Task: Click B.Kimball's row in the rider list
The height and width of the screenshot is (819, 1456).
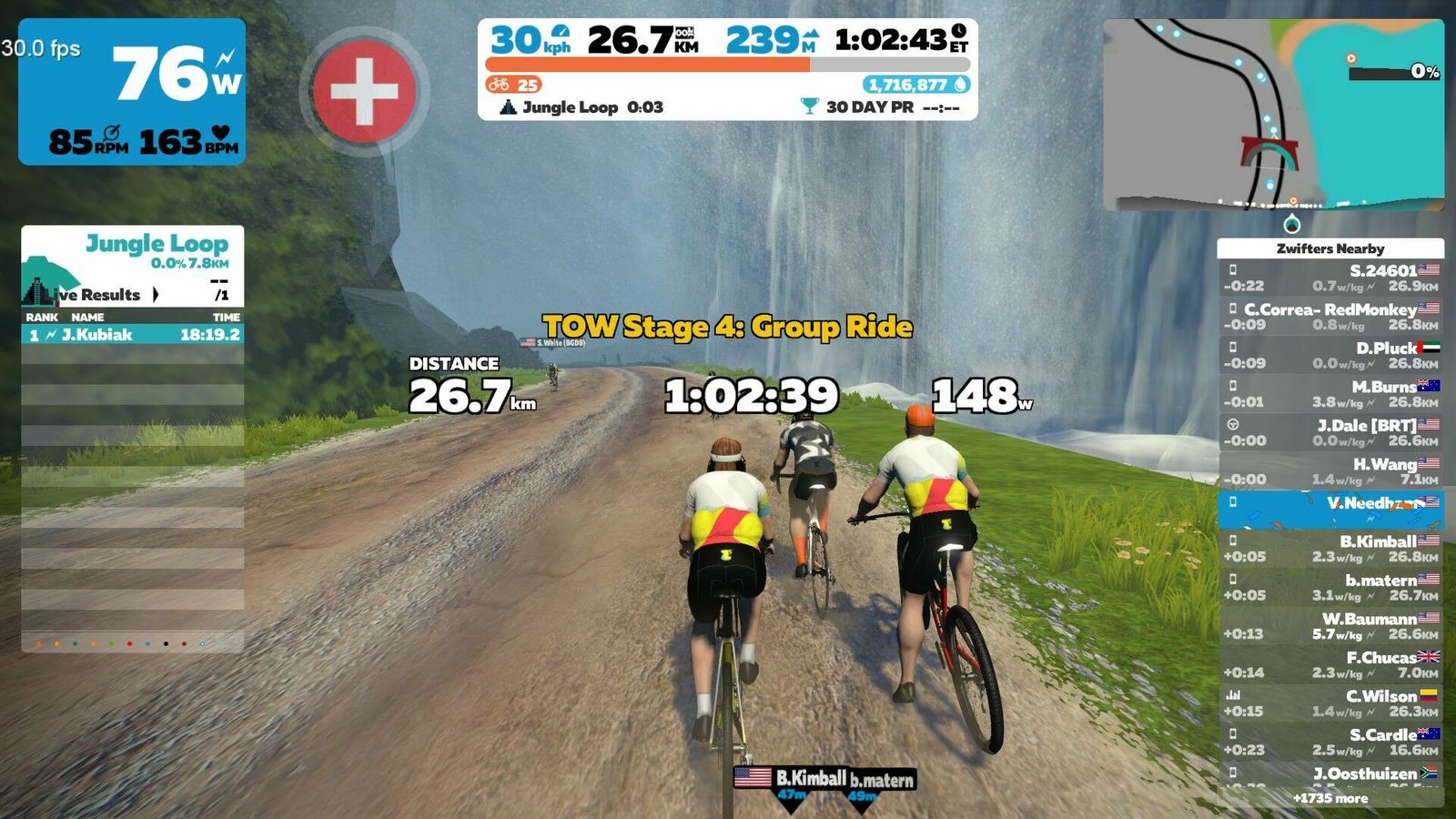Action: 1330,549
